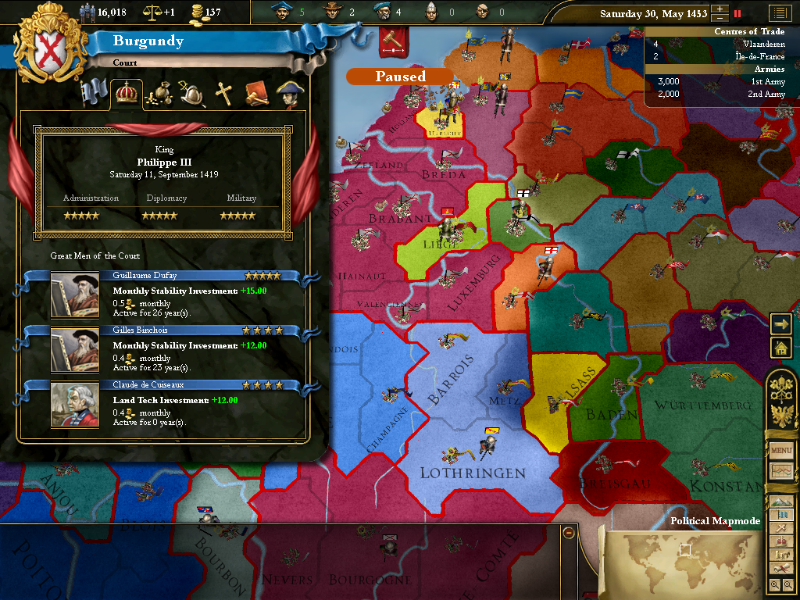Select the 1st Army row in outliner

tap(720, 81)
